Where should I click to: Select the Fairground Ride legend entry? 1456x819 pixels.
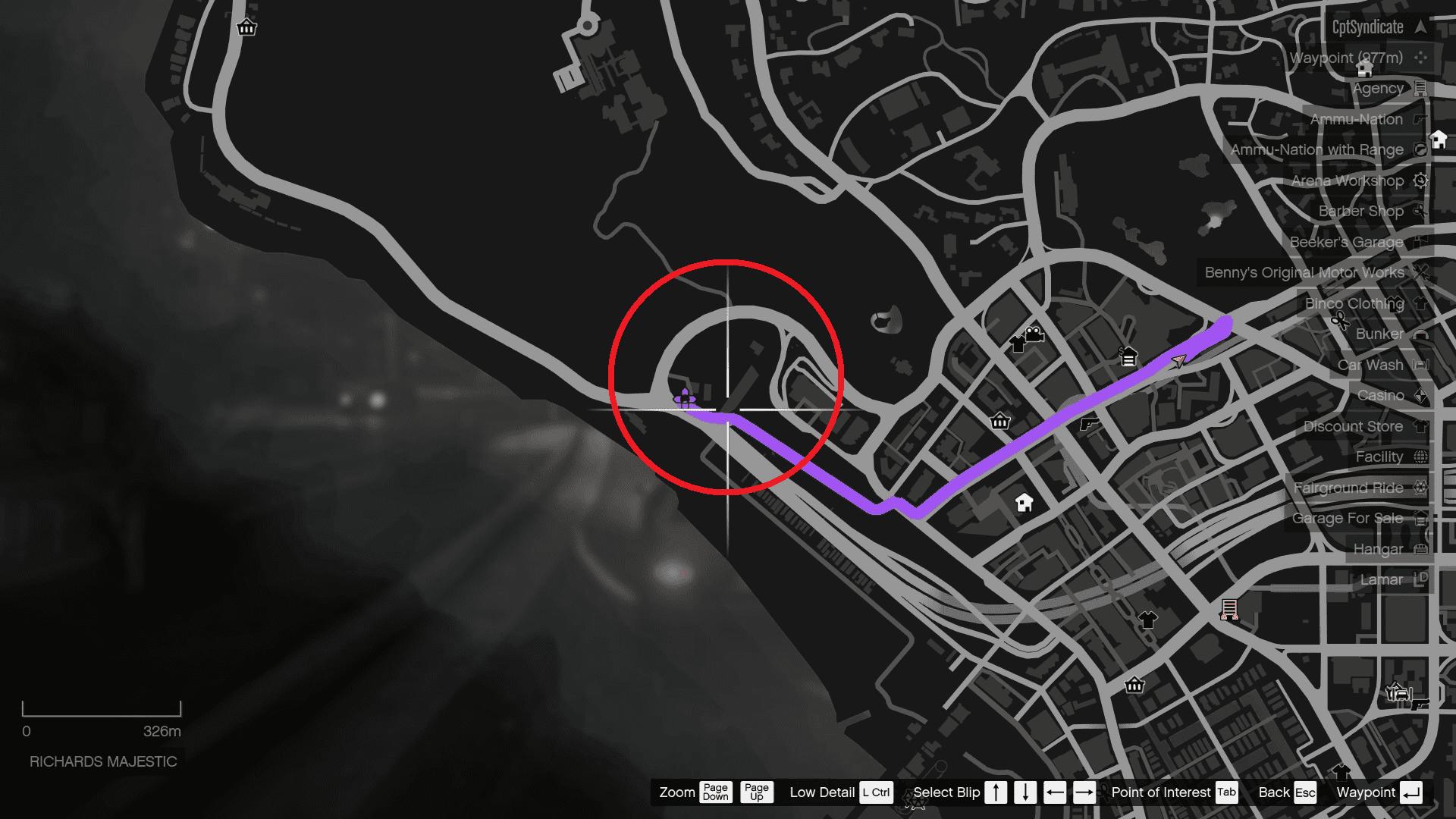coord(1348,488)
